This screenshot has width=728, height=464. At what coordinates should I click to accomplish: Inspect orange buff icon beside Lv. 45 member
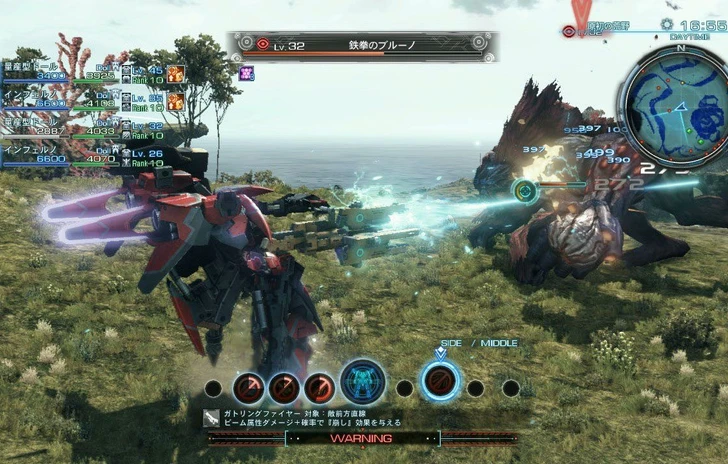pos(175,73)
